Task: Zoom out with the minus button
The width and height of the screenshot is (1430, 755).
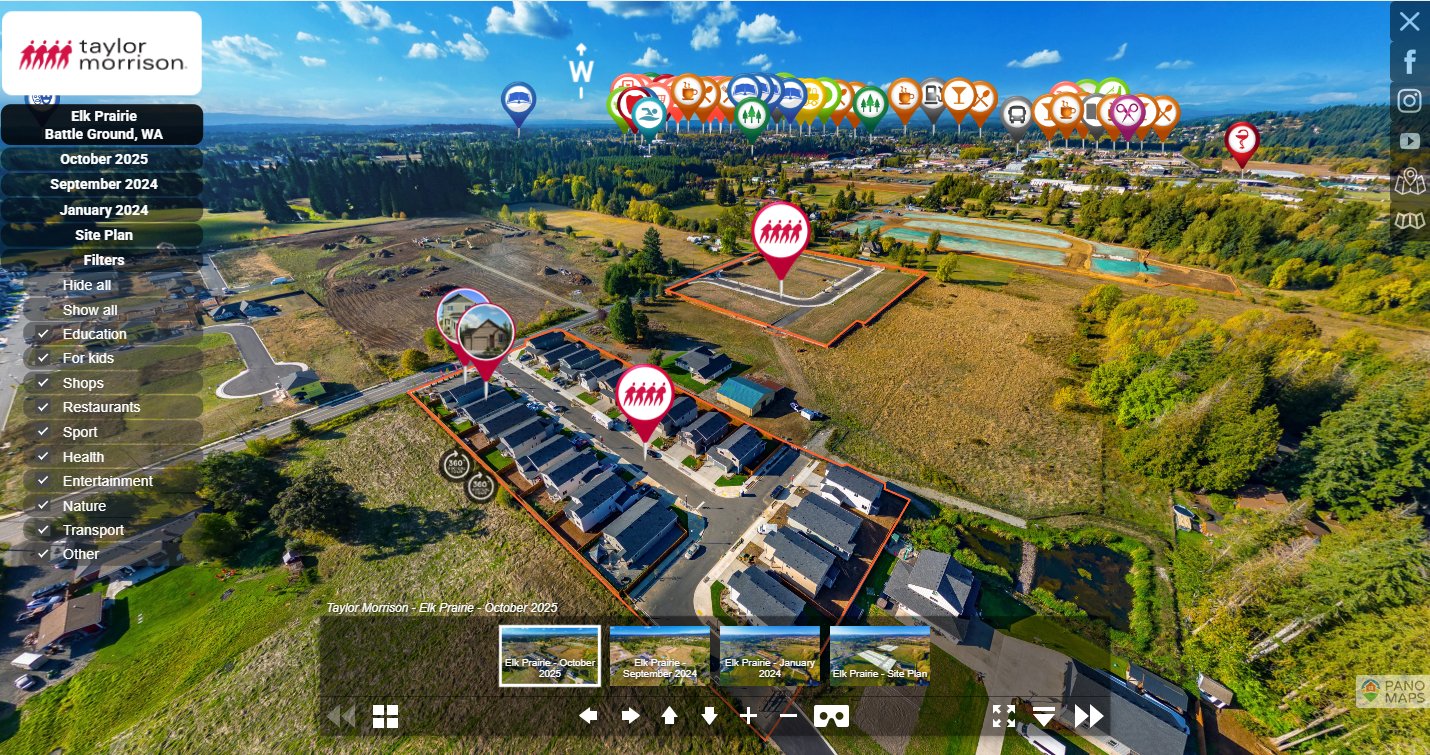Action: (788, 715)
